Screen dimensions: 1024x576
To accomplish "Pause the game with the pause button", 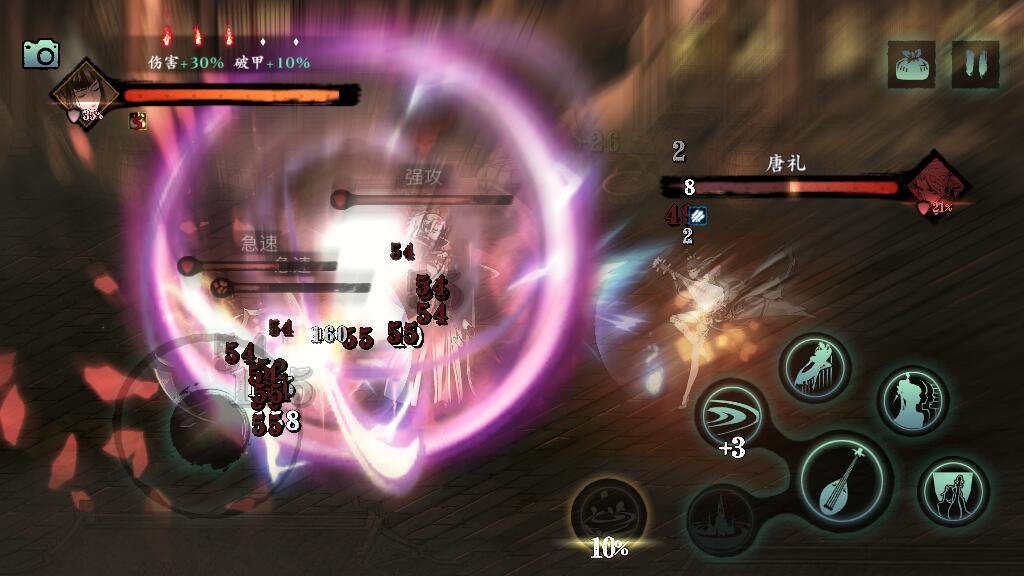I will [x=974, y=64].
